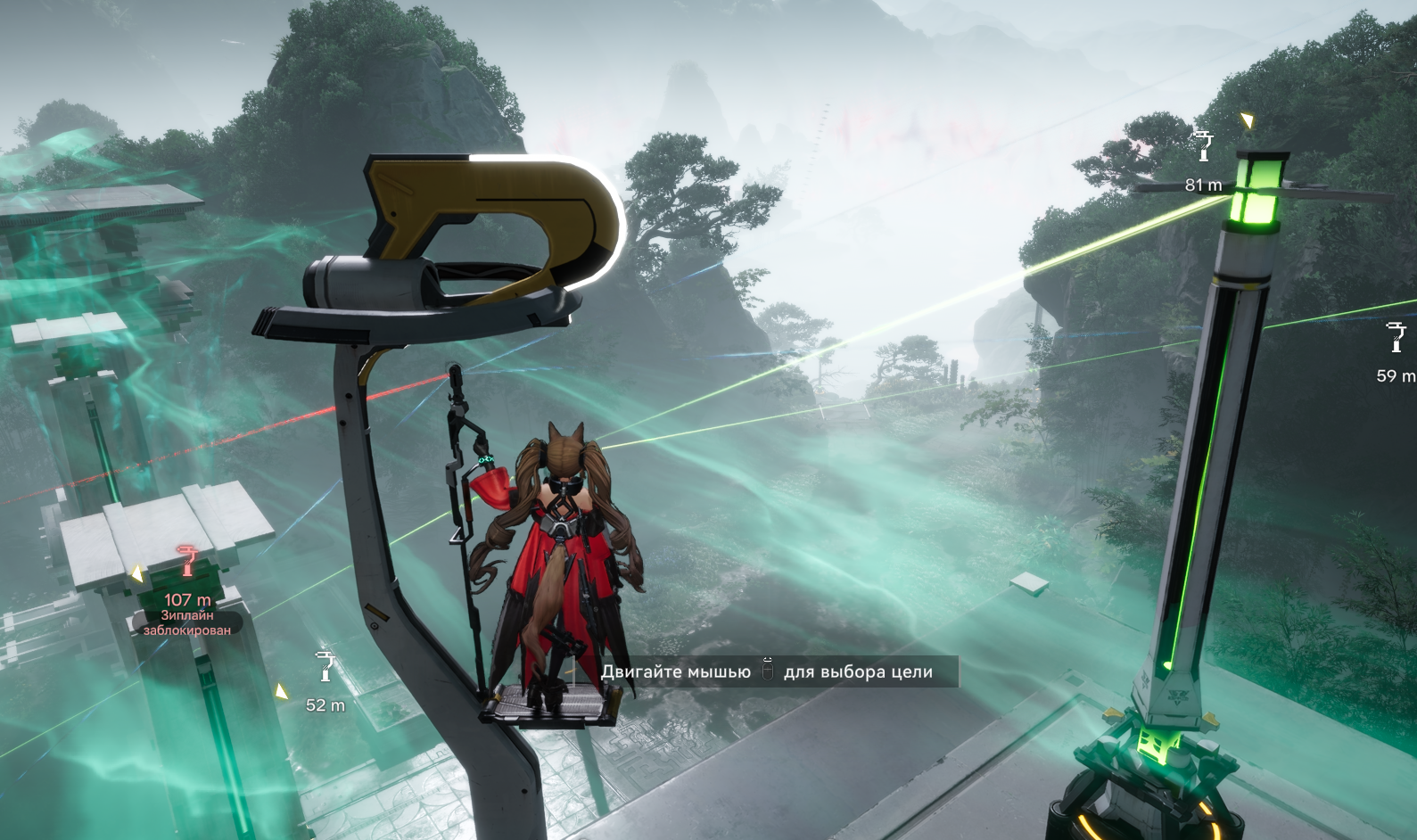The width and height of the screenshot is (1417, 840).
Task: Pick the 52 m zipline target icon
Action: pos(325,666)
